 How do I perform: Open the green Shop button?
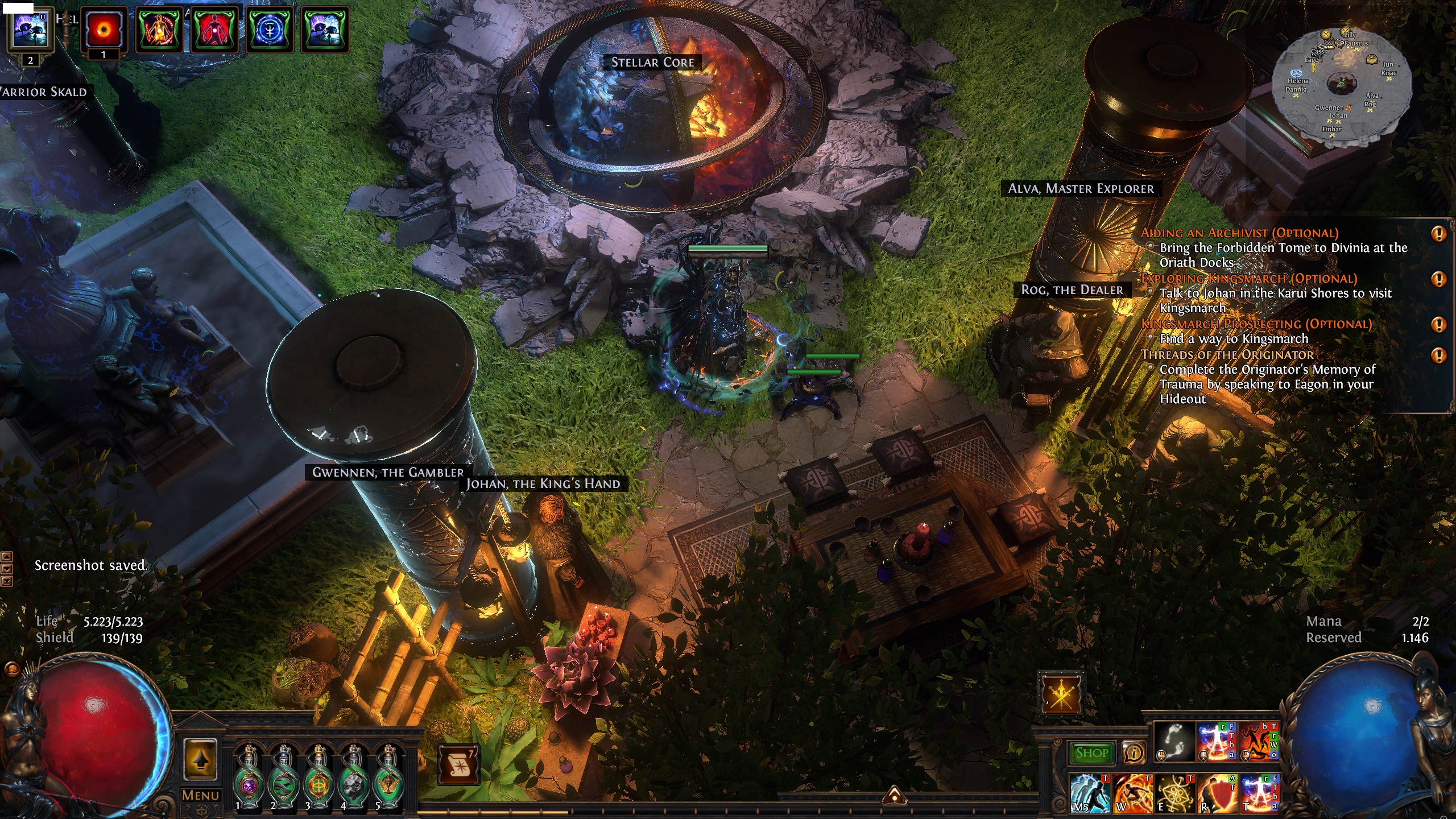1091,753
